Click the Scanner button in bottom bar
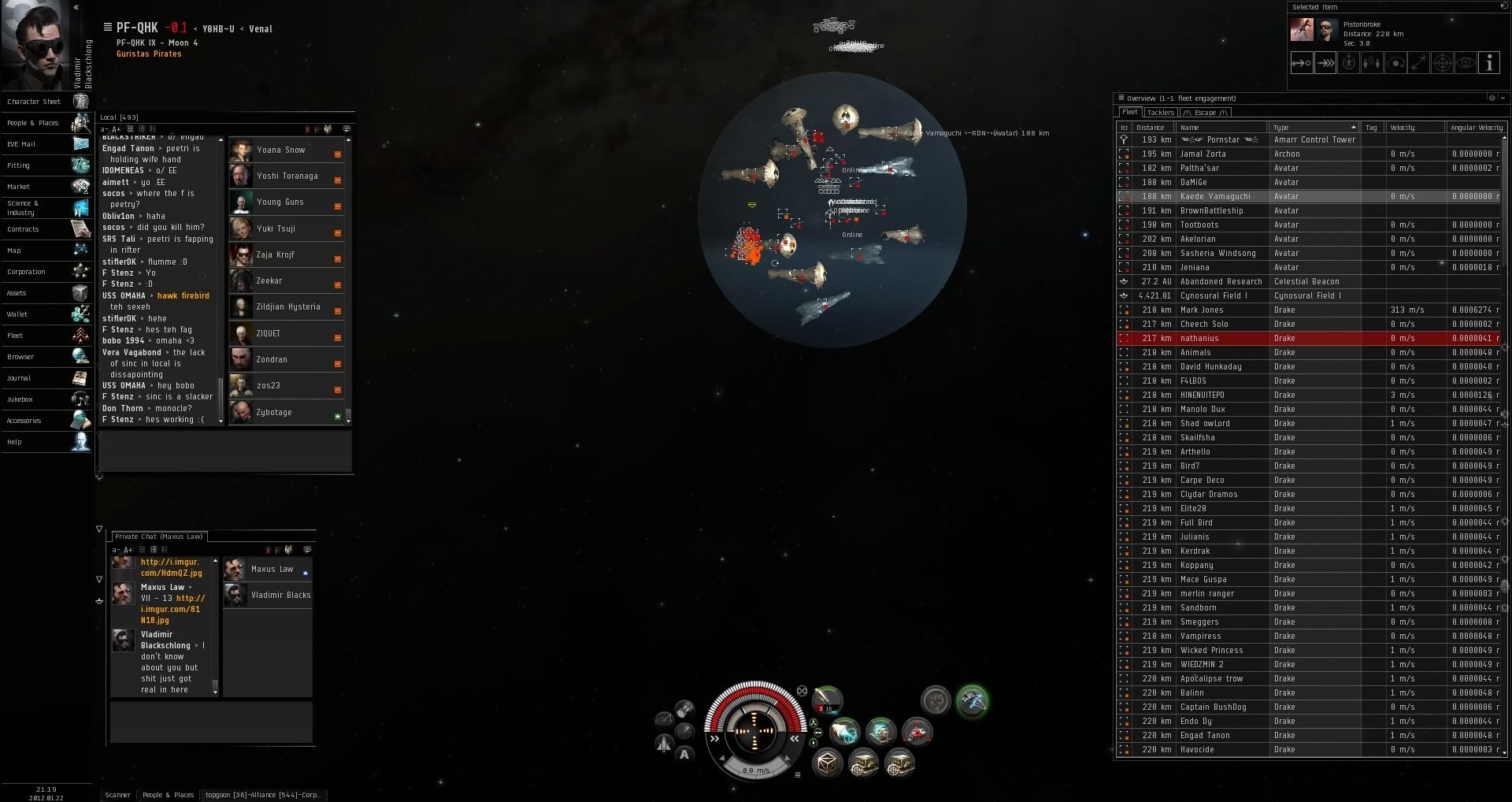Image resolution: width=1512 pixels, height=802 pixels. pyautogui.click(x=118, y=795)
